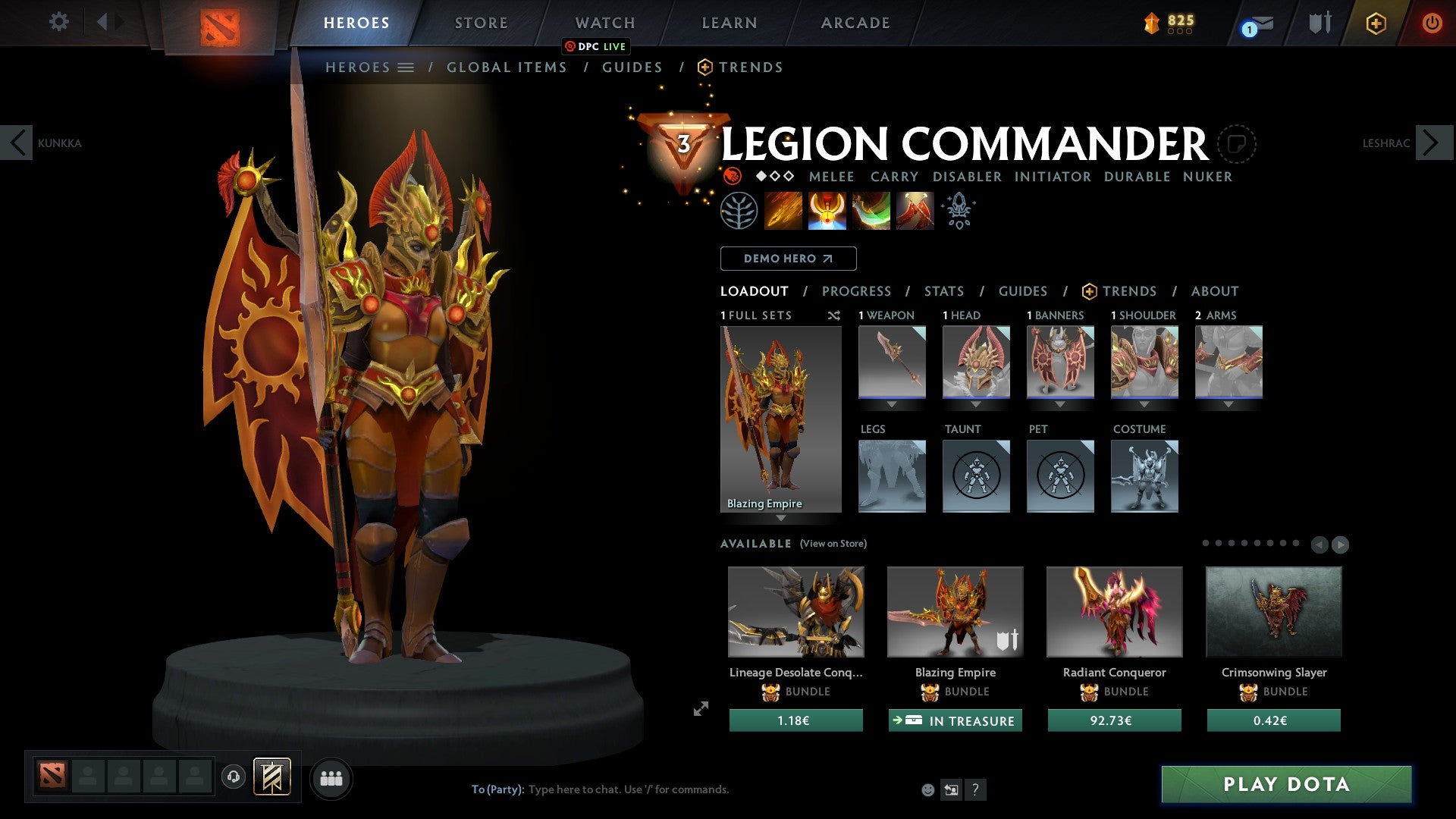Open the Global Items menu
Screen dimensions: 1456x819
tap(507, 67)
